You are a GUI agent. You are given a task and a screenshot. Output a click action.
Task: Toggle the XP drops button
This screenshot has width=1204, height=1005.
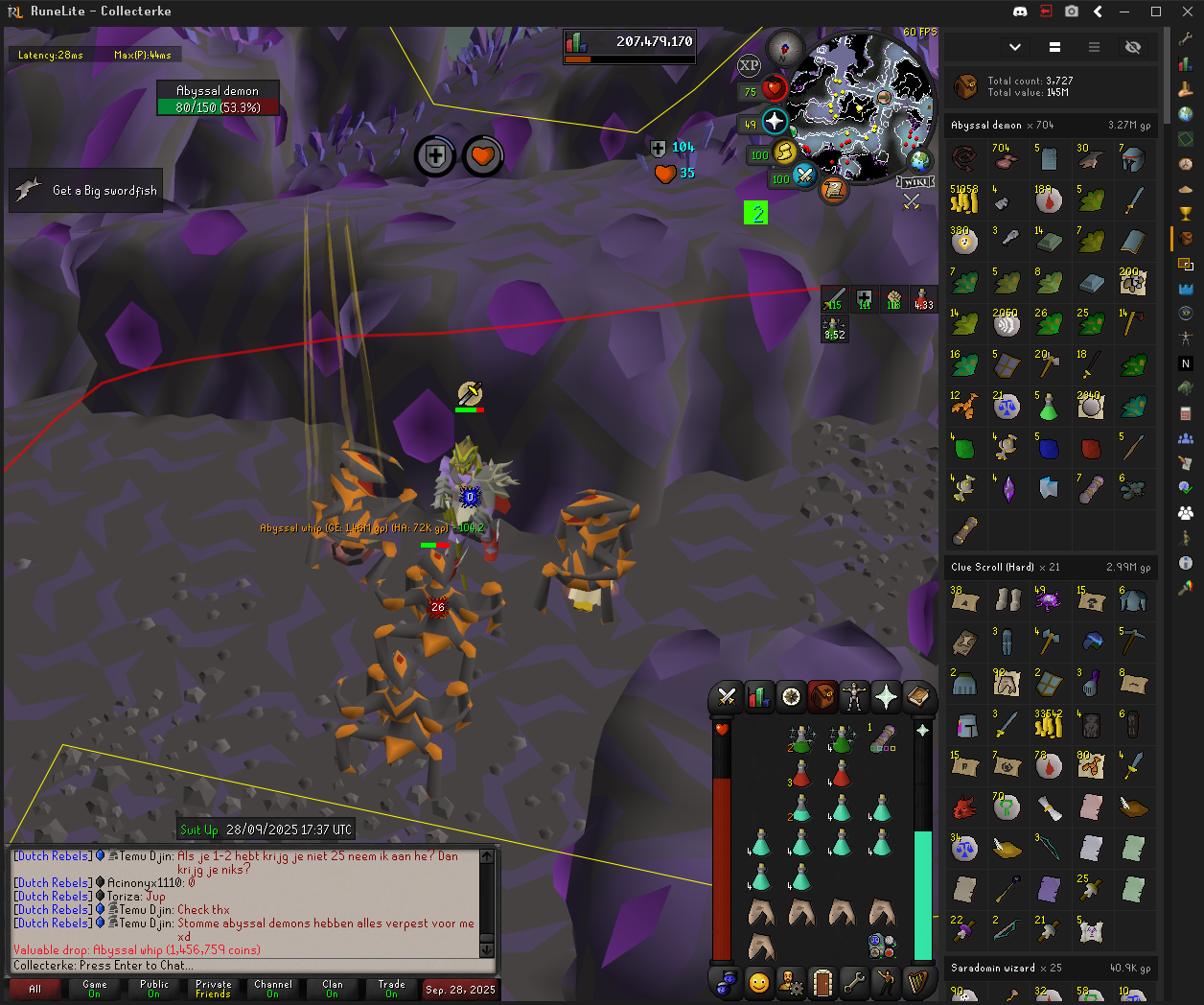click(x=749, y=65)
